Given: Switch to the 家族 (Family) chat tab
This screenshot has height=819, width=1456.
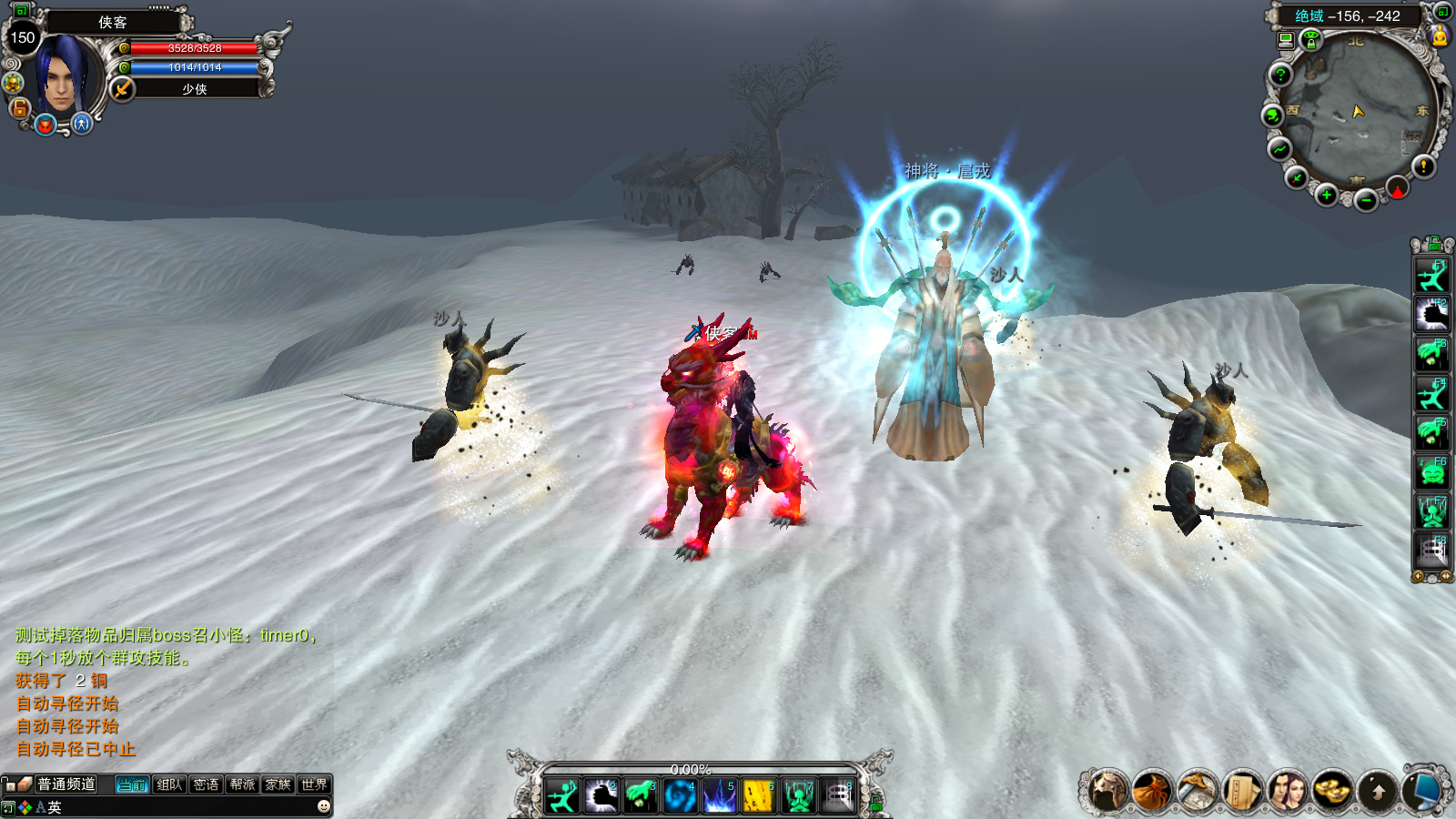Looking at the screenshot, I should (278, 784).
